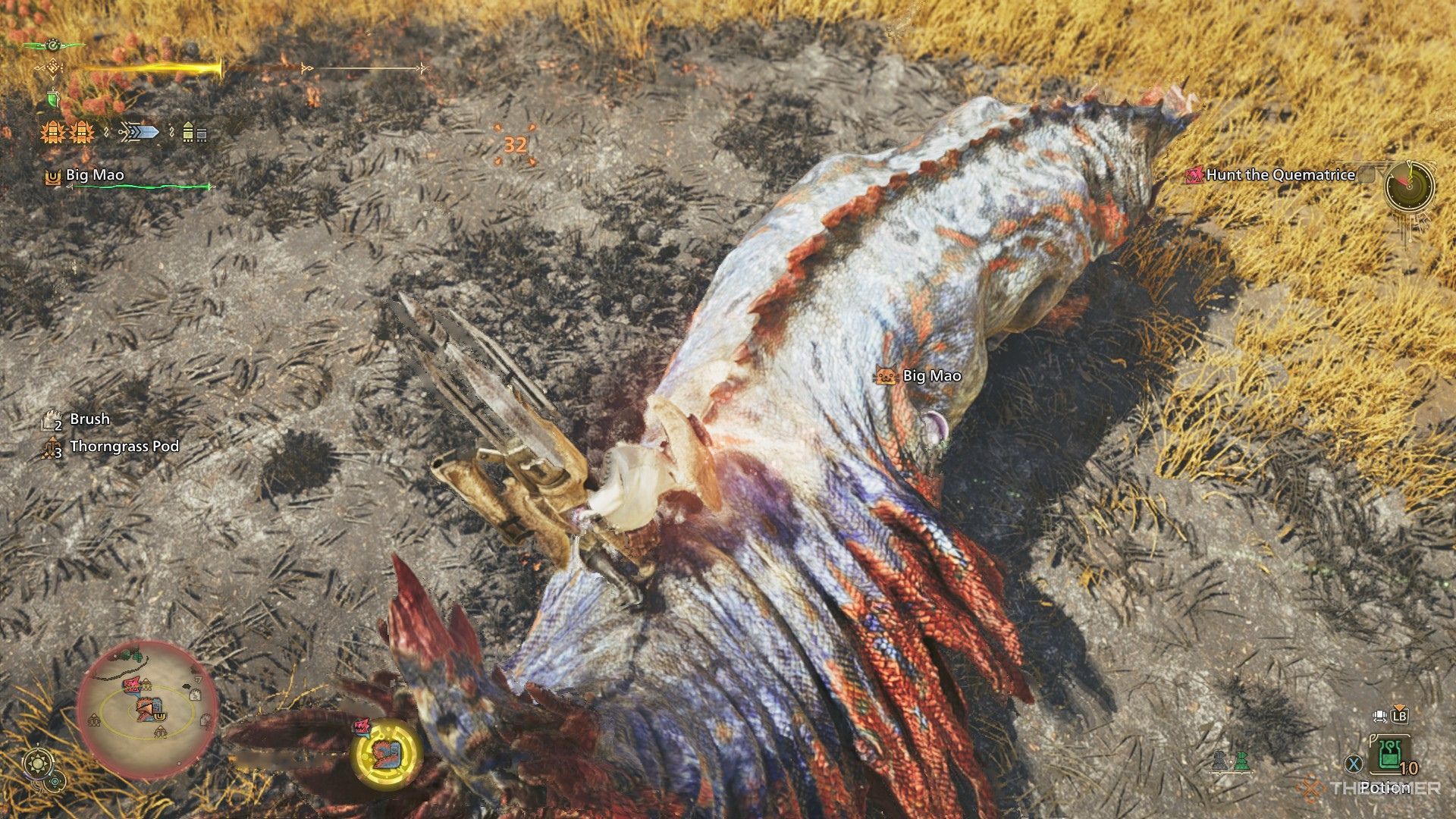Click the first orange large monster icon

click(53, 132)
